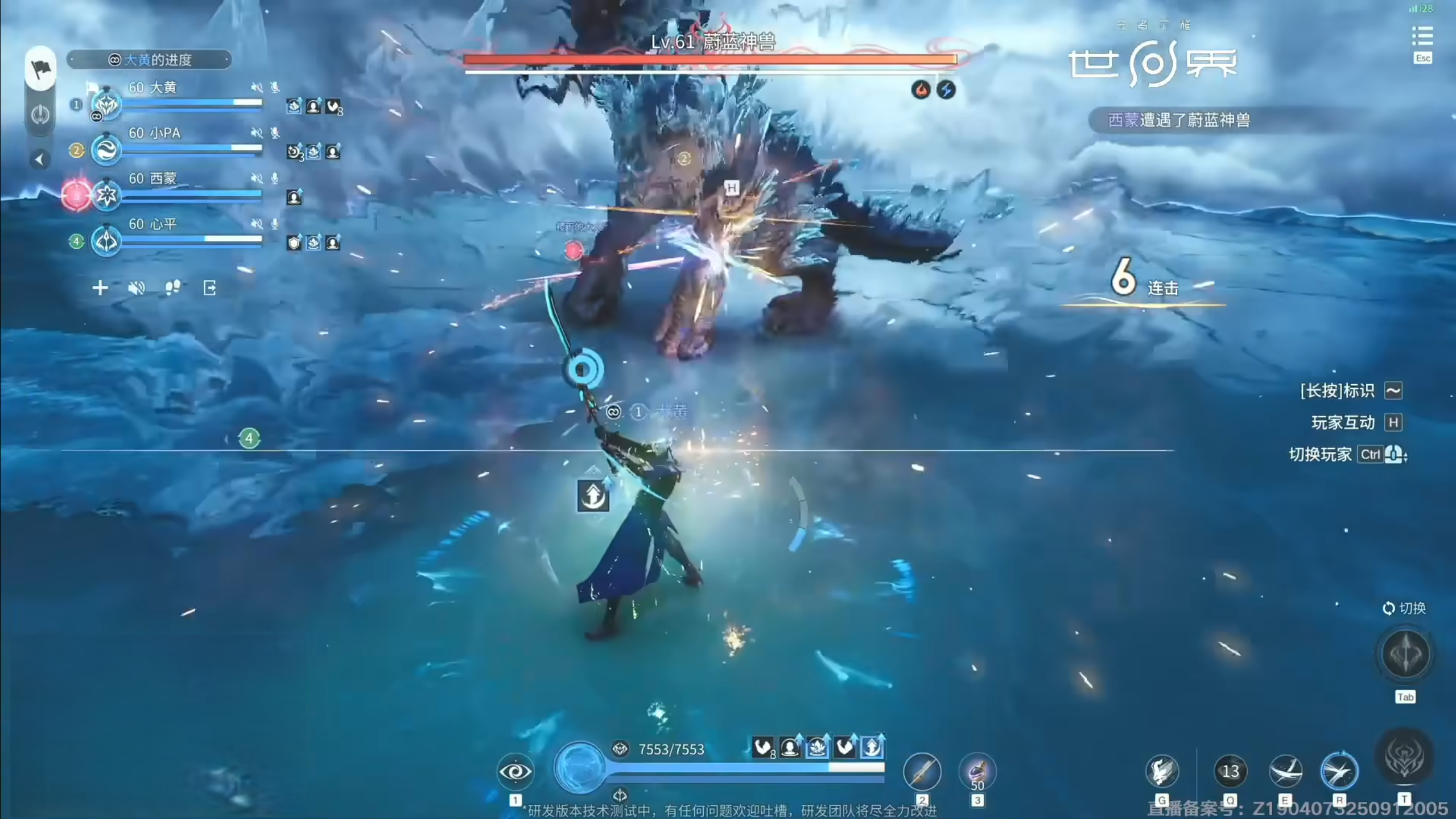1456x819 pixels.
Task: Toggle the team speaker mute button
Action: (x=137, y=288)
